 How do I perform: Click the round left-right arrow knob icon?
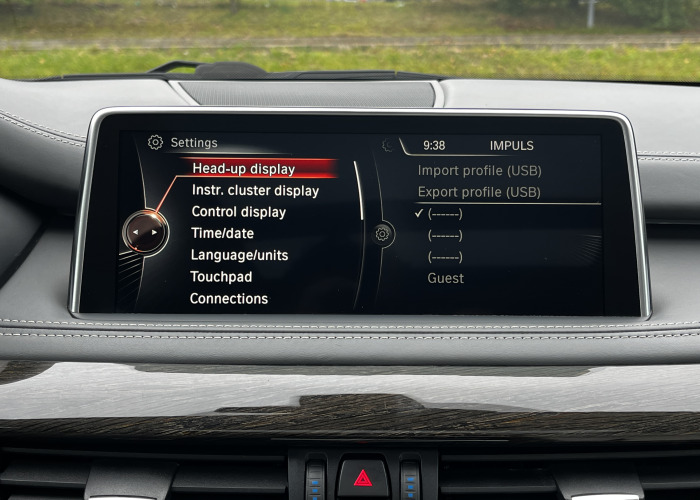tap(146, 232)
